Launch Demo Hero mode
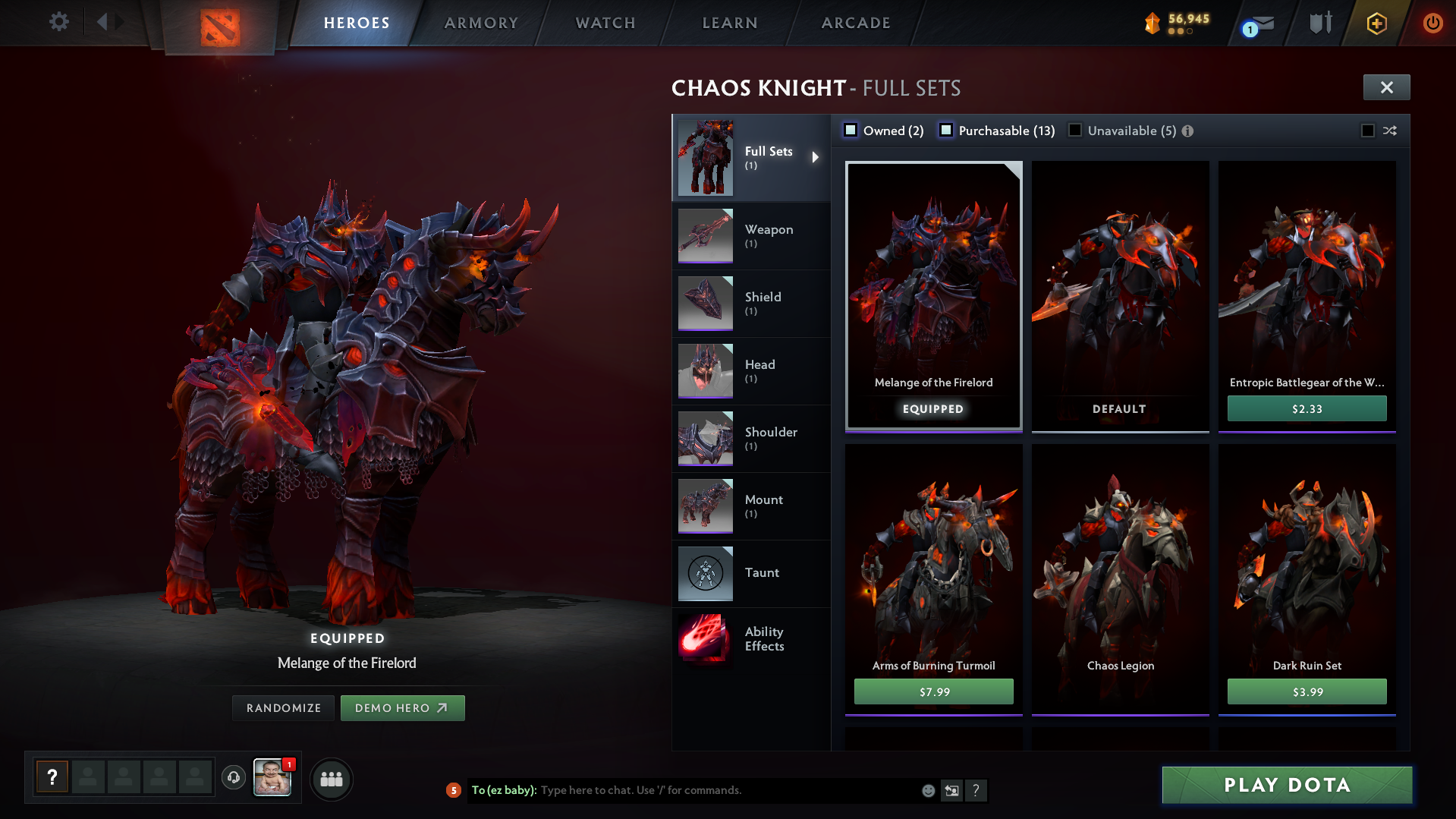The width and height of the screenshot is (1456, 819). tap(402, 708)
